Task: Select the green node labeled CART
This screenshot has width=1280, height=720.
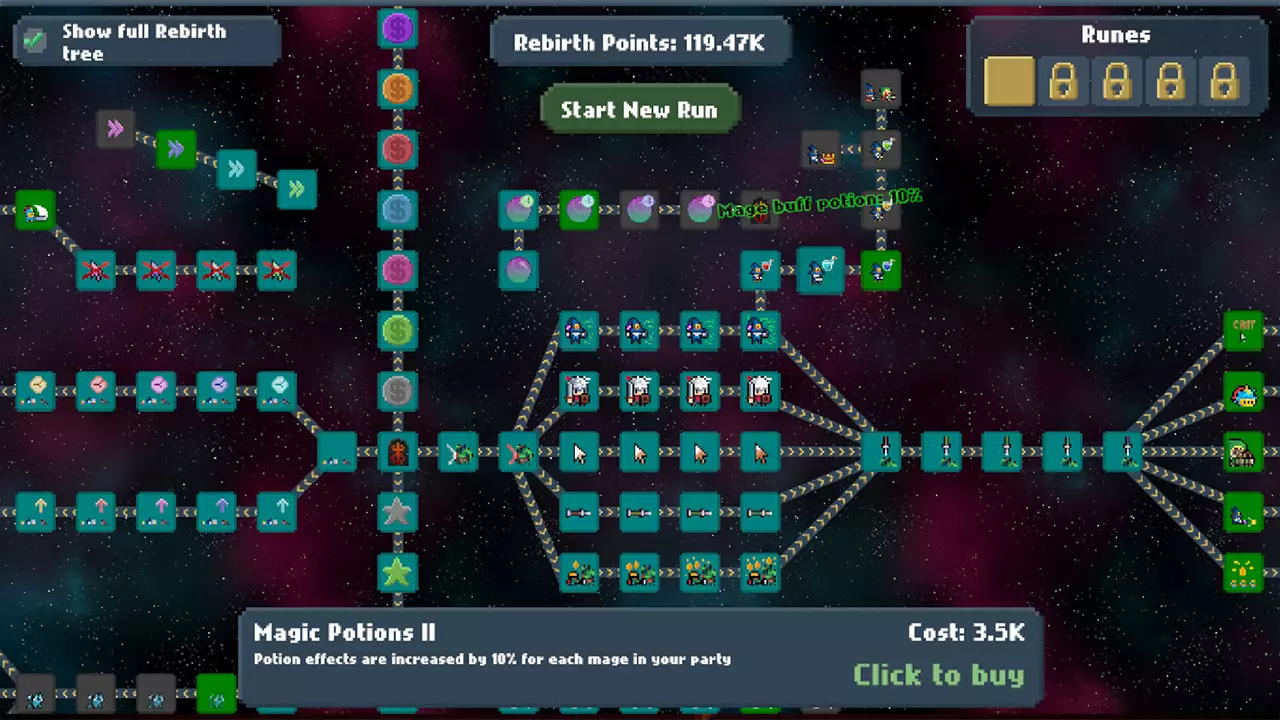Action: pos(1244,330)
